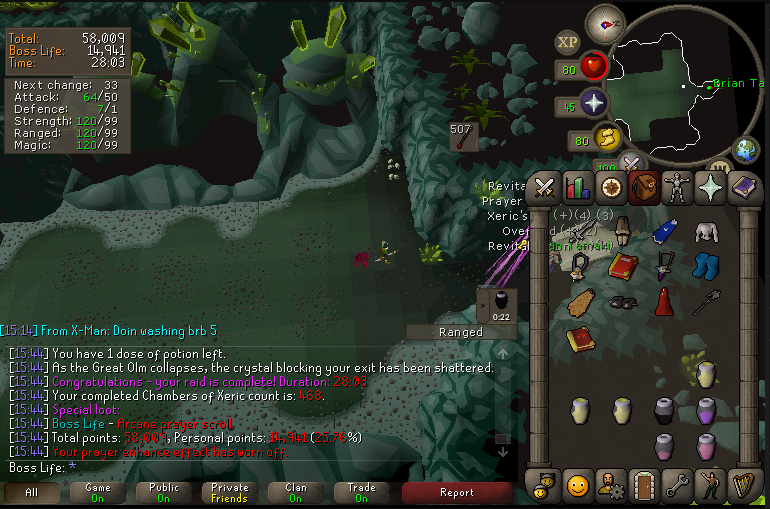This screenshot has width=770, height=509.
Task: Open the Logout door tab
Action: (644, 486)
